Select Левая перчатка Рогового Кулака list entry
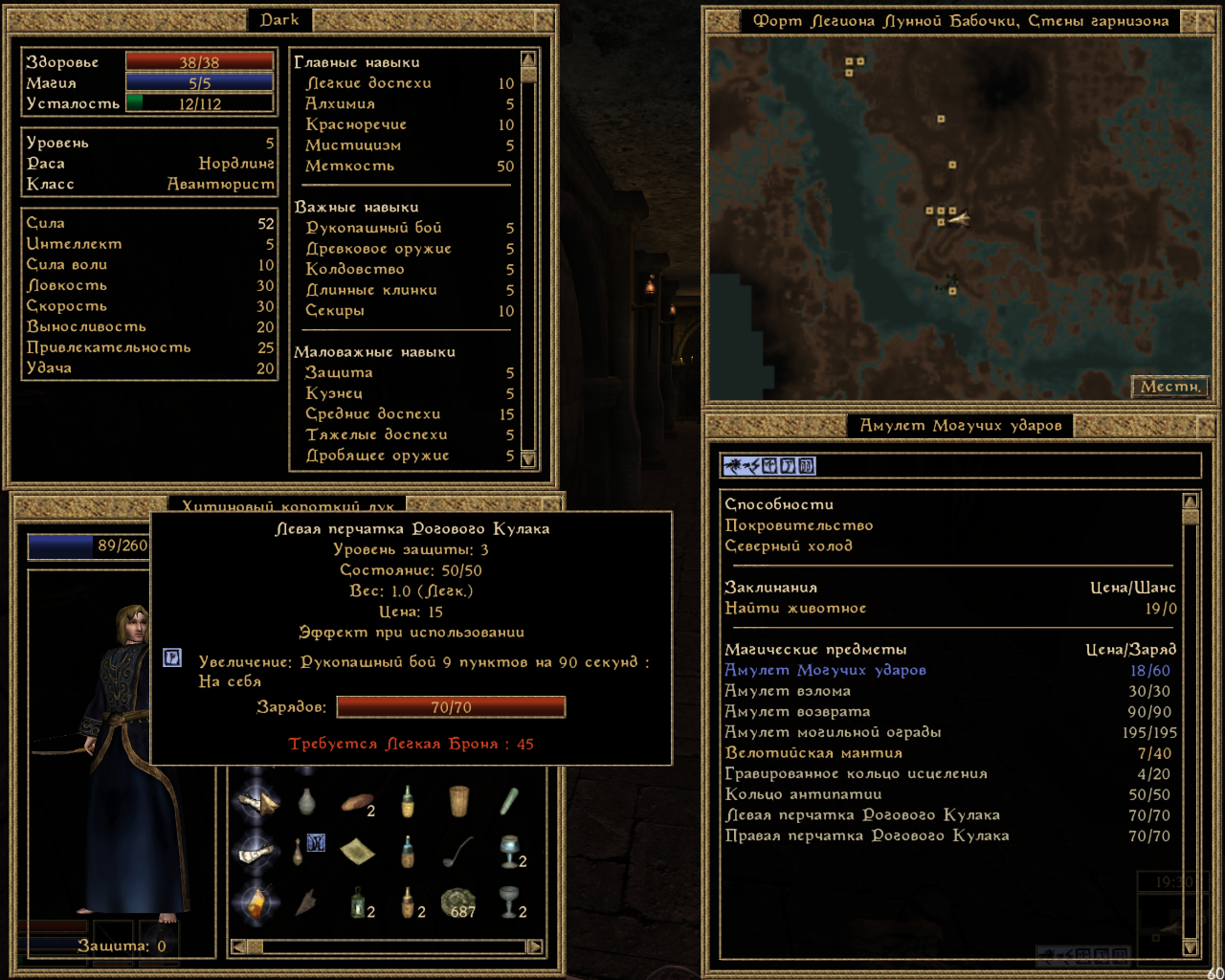This screenshot has height=980, width=1225. (x=862, y=815)
